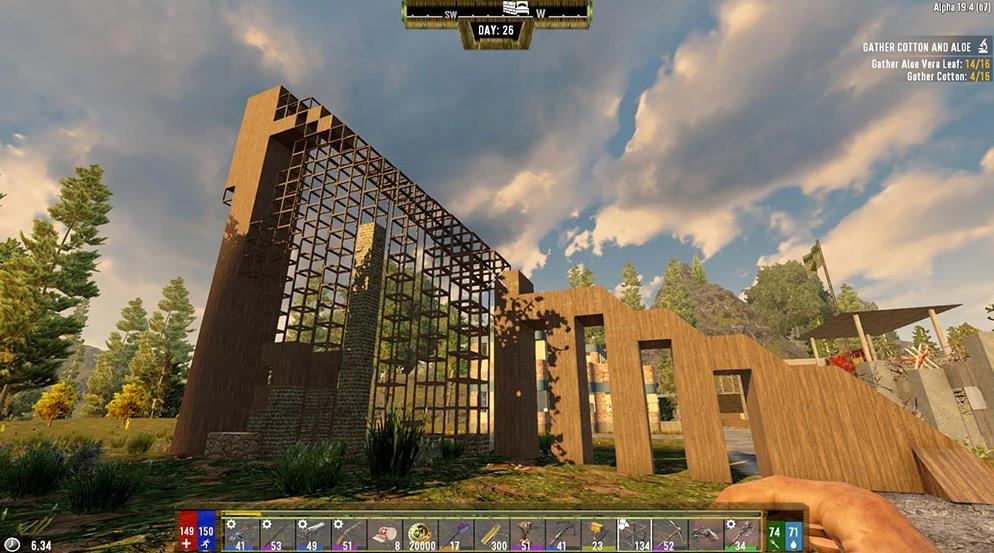The image size is (994, 553).
Task: Select the hotbar slot holding 20000 coins
Action: click(x=422, y=533)
